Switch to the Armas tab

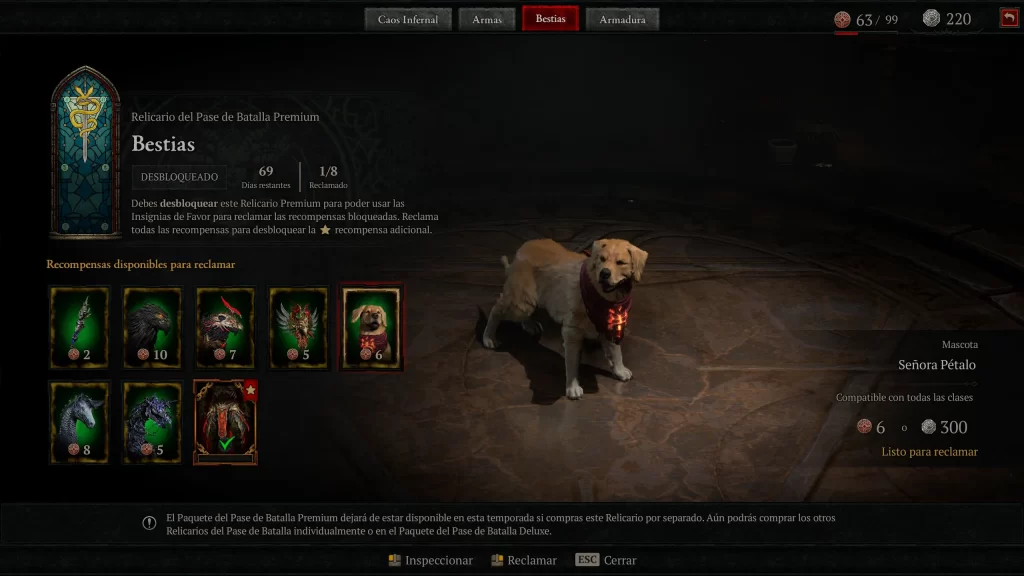coord(487,19)
